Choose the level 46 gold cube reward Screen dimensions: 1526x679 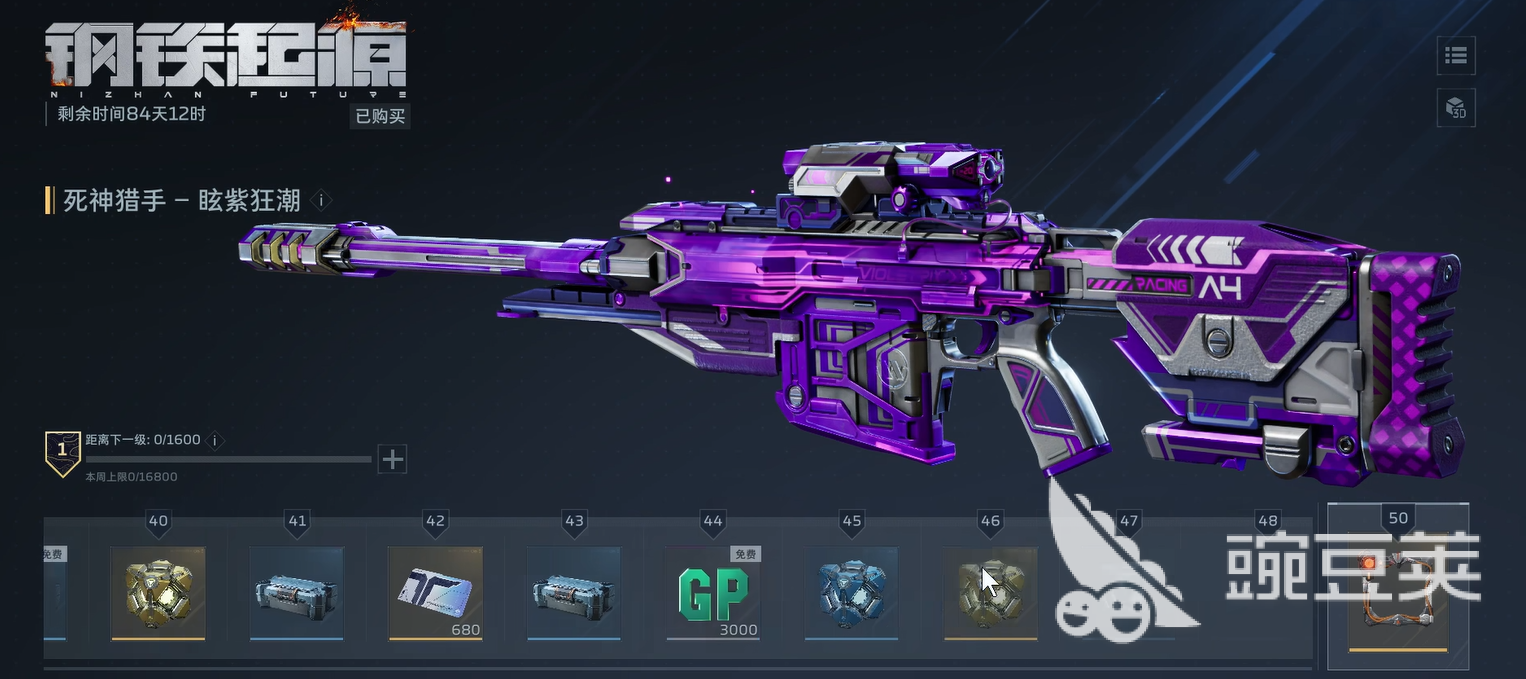pos(990,592)
